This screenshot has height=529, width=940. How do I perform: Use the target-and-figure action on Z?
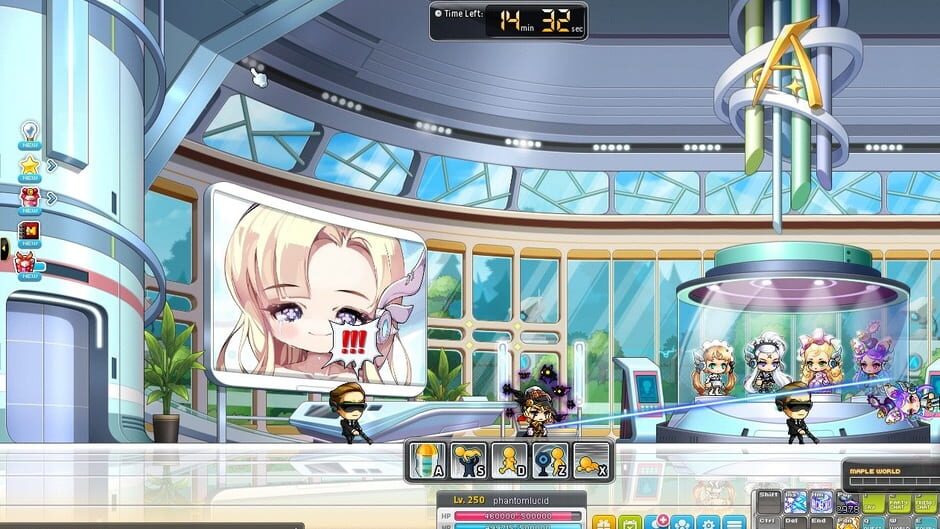(550, 461)
